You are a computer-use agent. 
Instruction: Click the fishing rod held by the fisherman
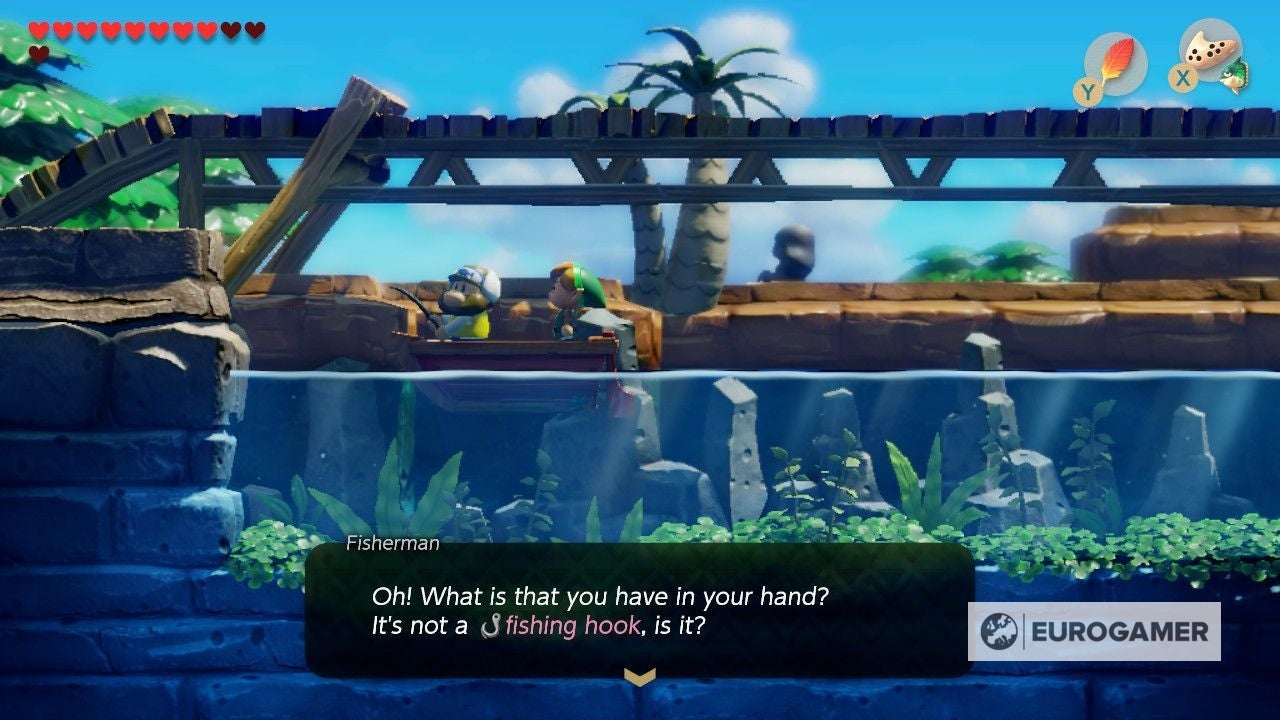click(420, 300)
